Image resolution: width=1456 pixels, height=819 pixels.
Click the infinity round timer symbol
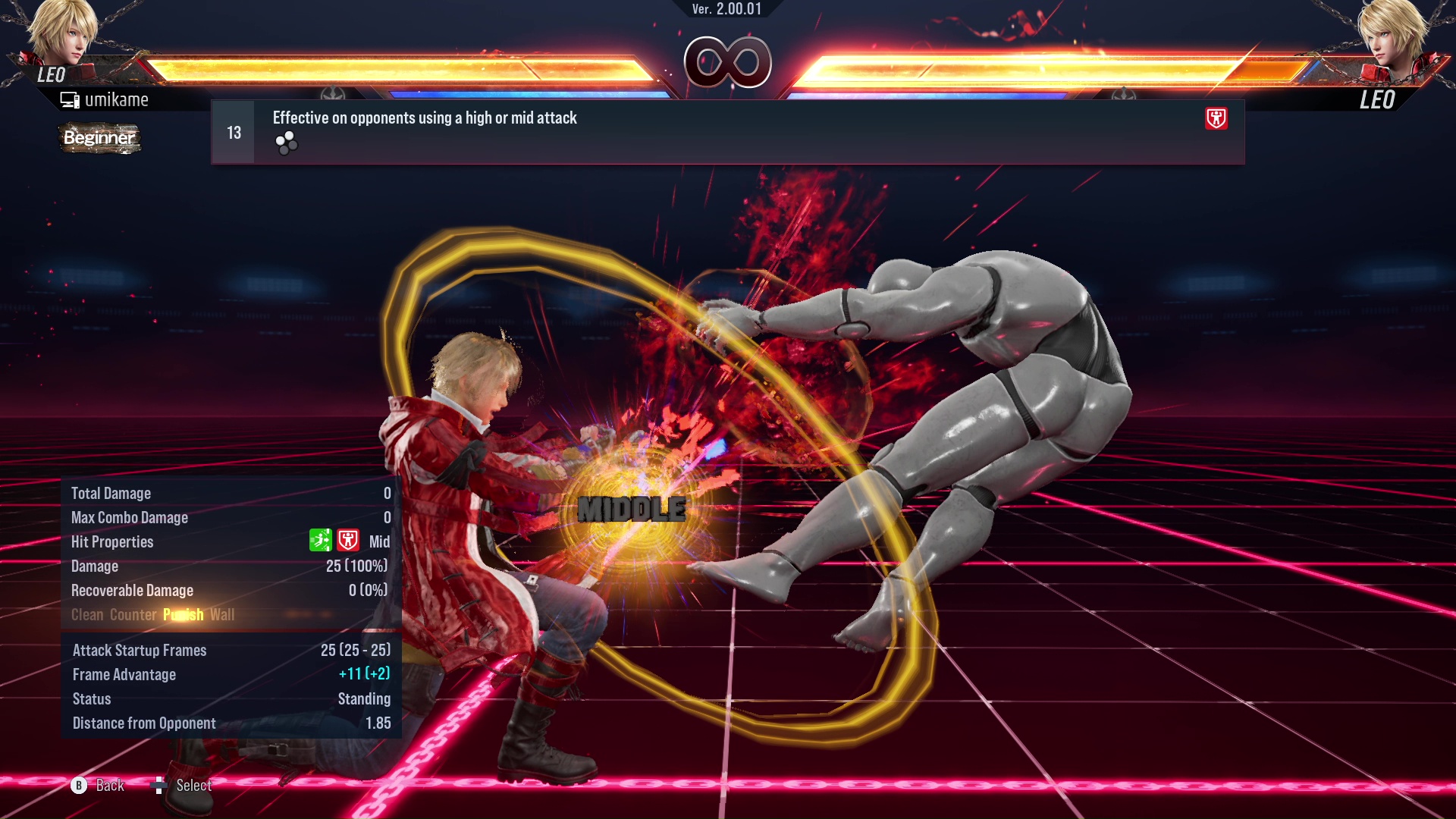[728, 62]
